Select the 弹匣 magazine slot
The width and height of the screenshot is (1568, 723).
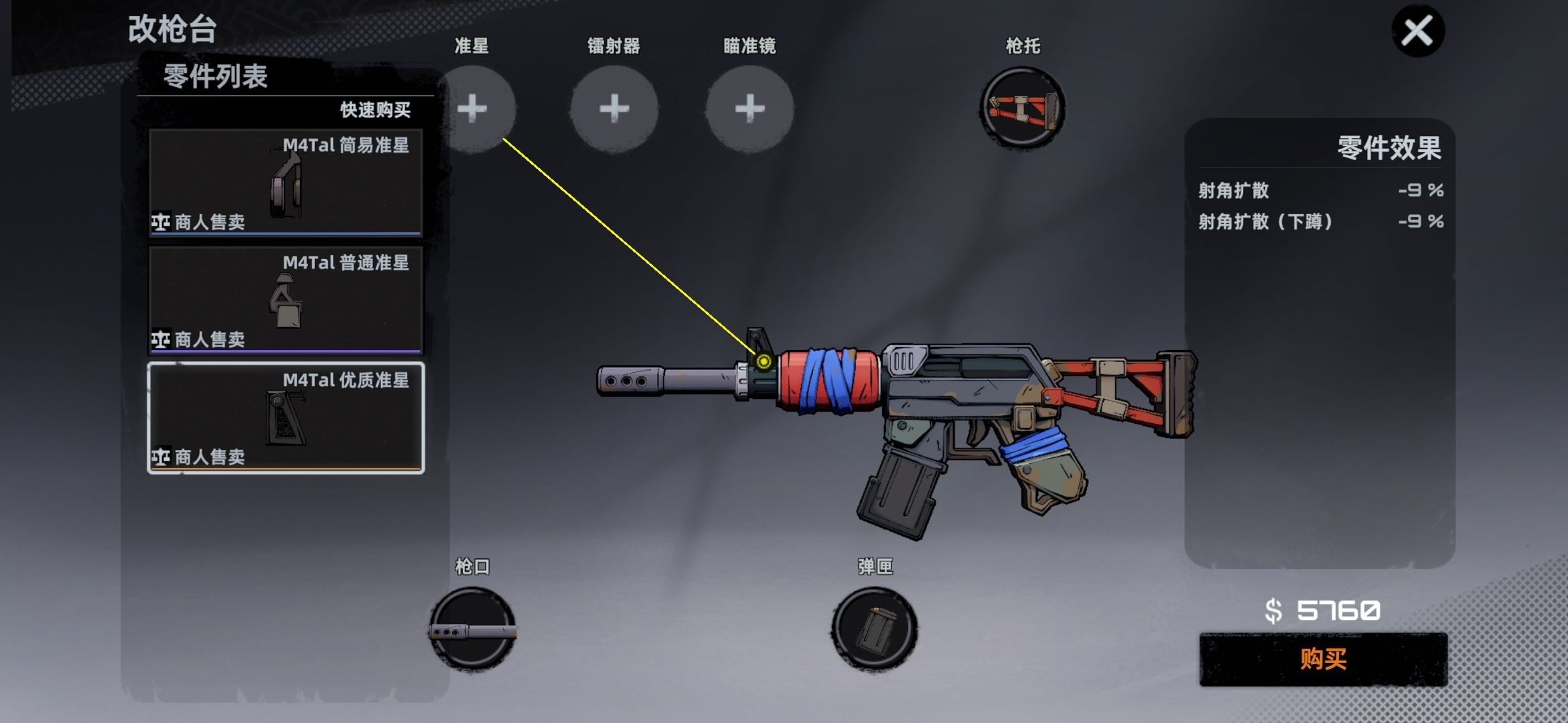coord(875,629)
